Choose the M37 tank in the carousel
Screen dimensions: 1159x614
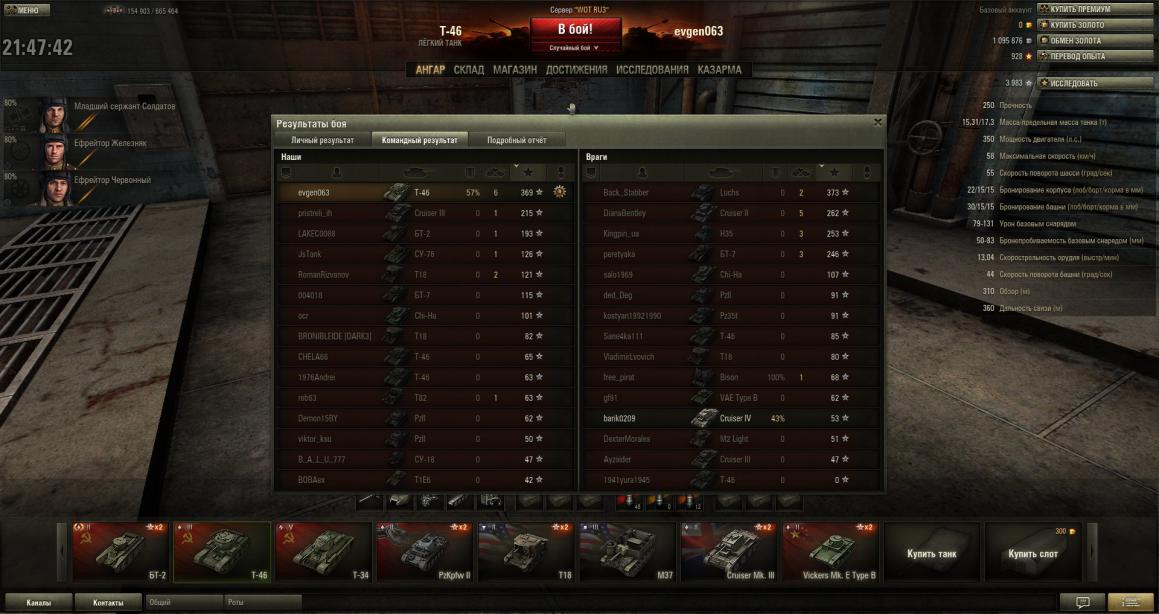coord(626,551)
